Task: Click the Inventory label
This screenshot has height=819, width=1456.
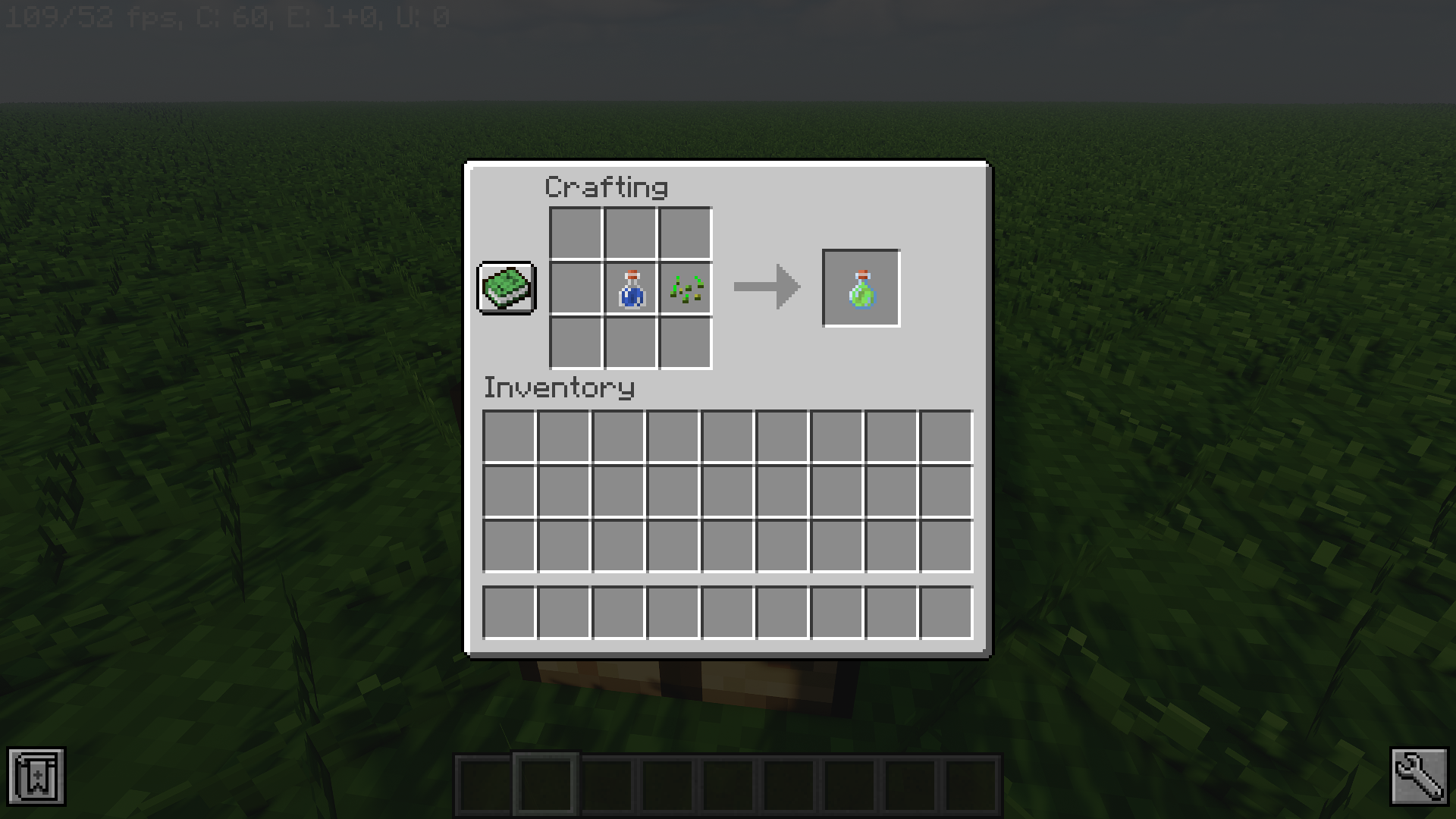Action: 559,388
